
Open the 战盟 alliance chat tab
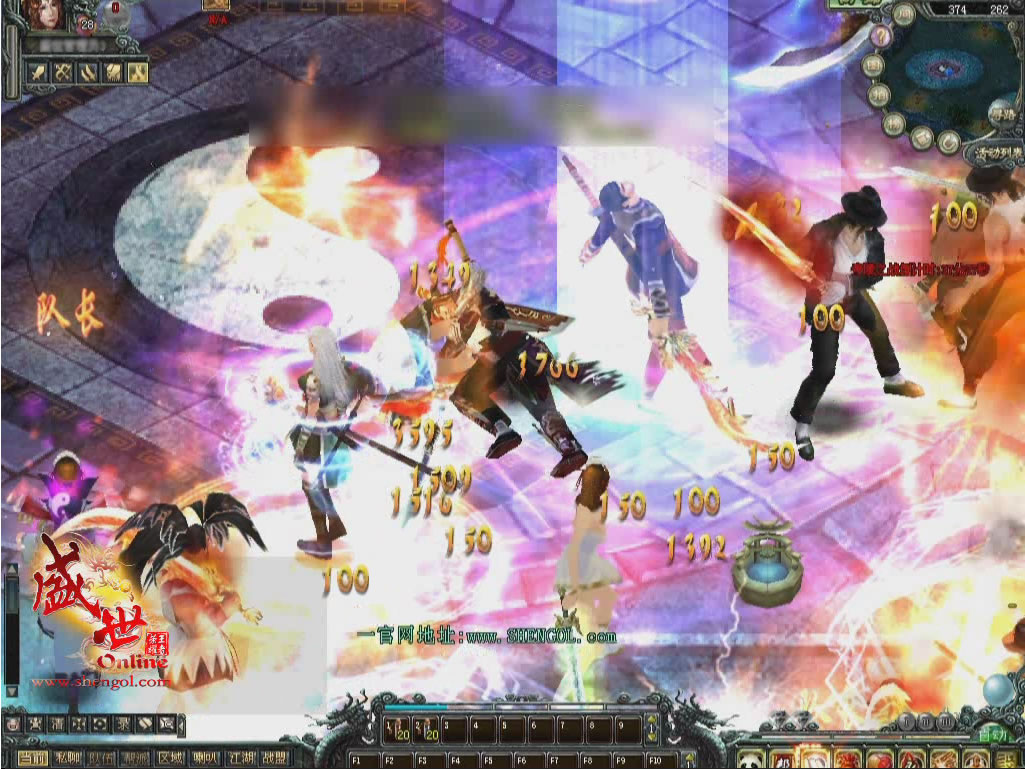tap(274, 759)
